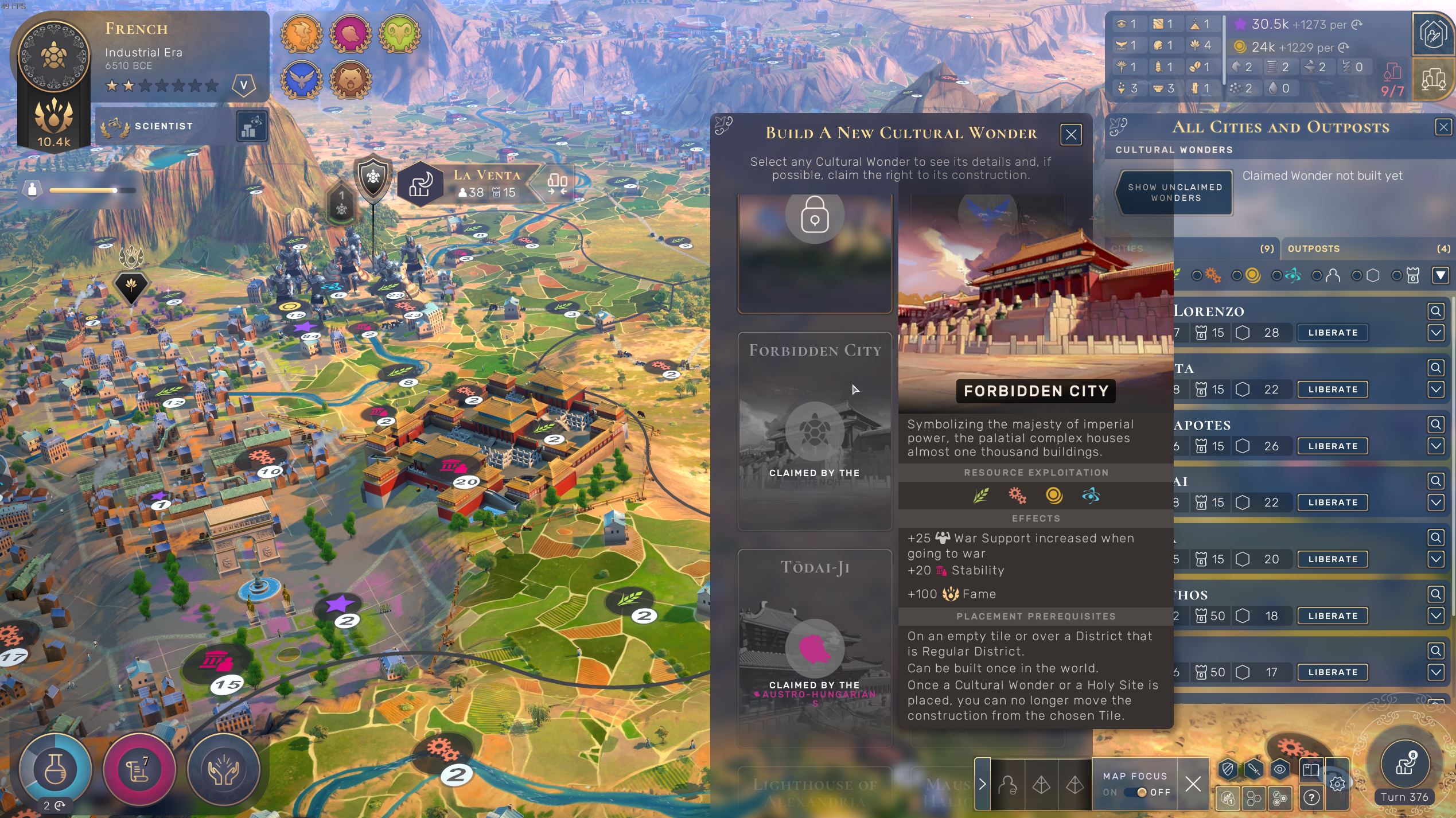The width and height of the screenshot is (1456, 818).
Task: Click the blue eagle empire emblem
Action: [x=302, y=80]
